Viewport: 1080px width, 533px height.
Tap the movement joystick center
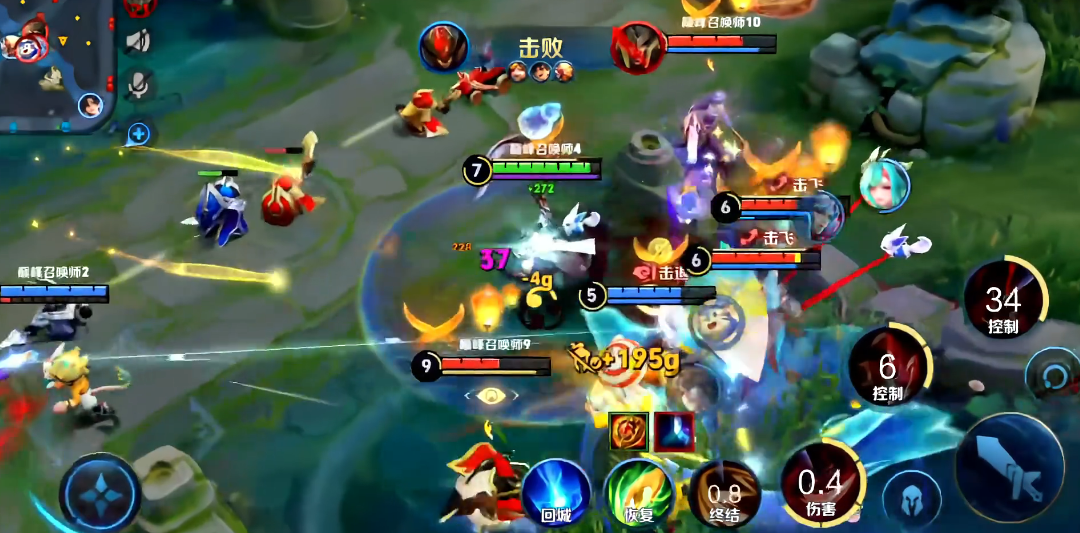pos(100,493)
